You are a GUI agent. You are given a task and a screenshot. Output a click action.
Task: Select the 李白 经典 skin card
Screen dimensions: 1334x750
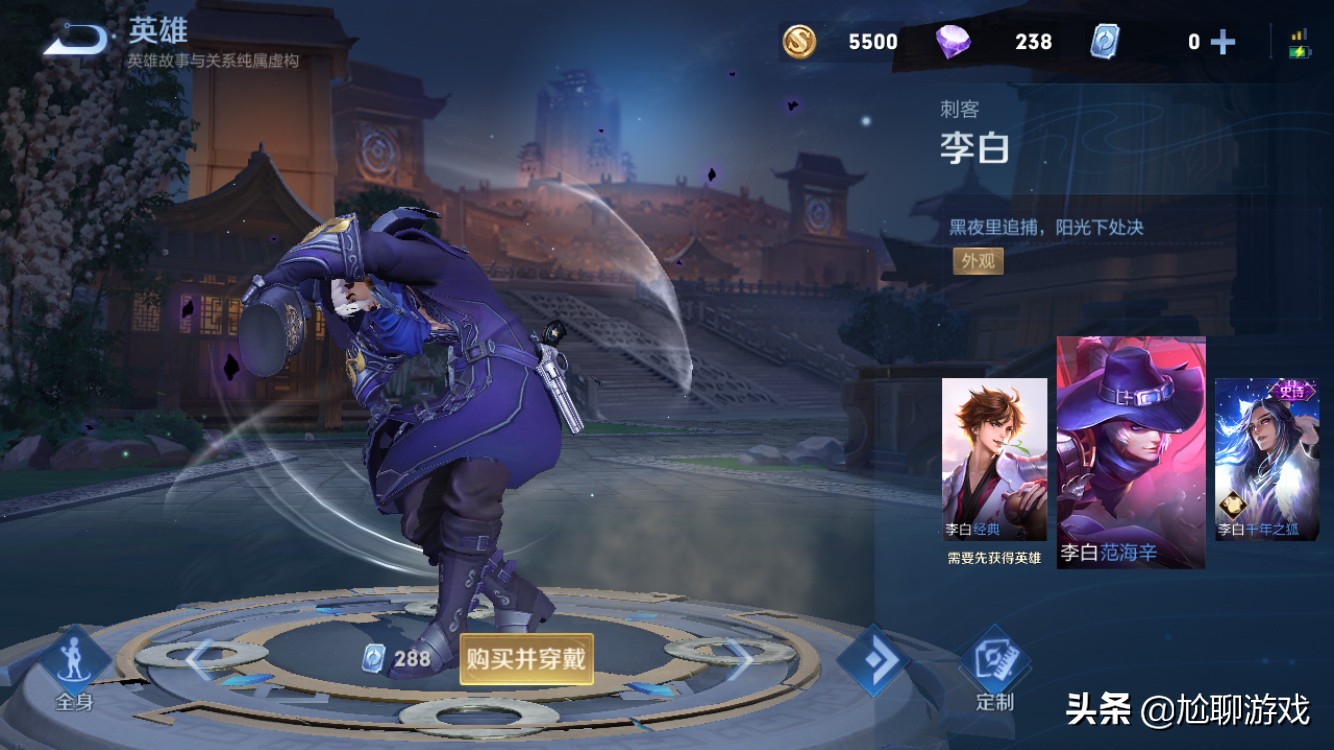click(994, 459)
